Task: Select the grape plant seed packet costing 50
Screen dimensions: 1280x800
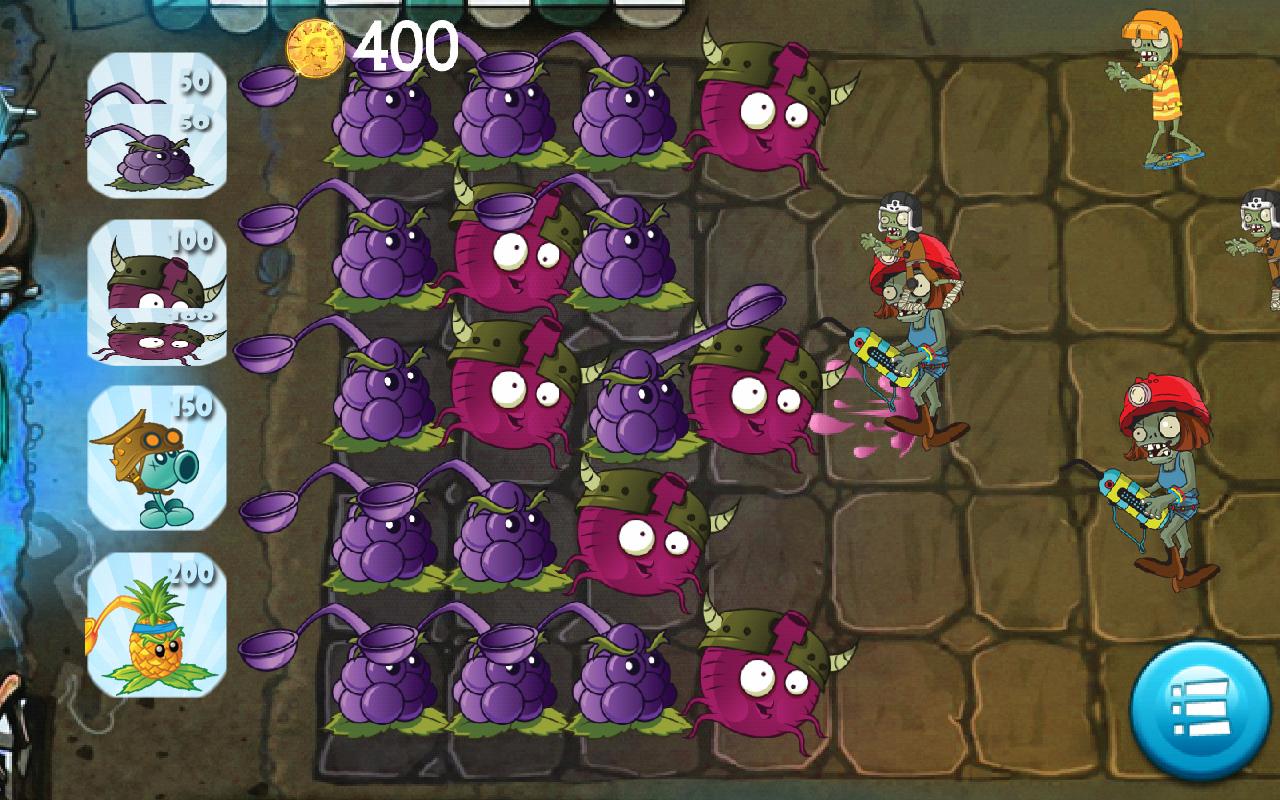Action: (155, 125)
